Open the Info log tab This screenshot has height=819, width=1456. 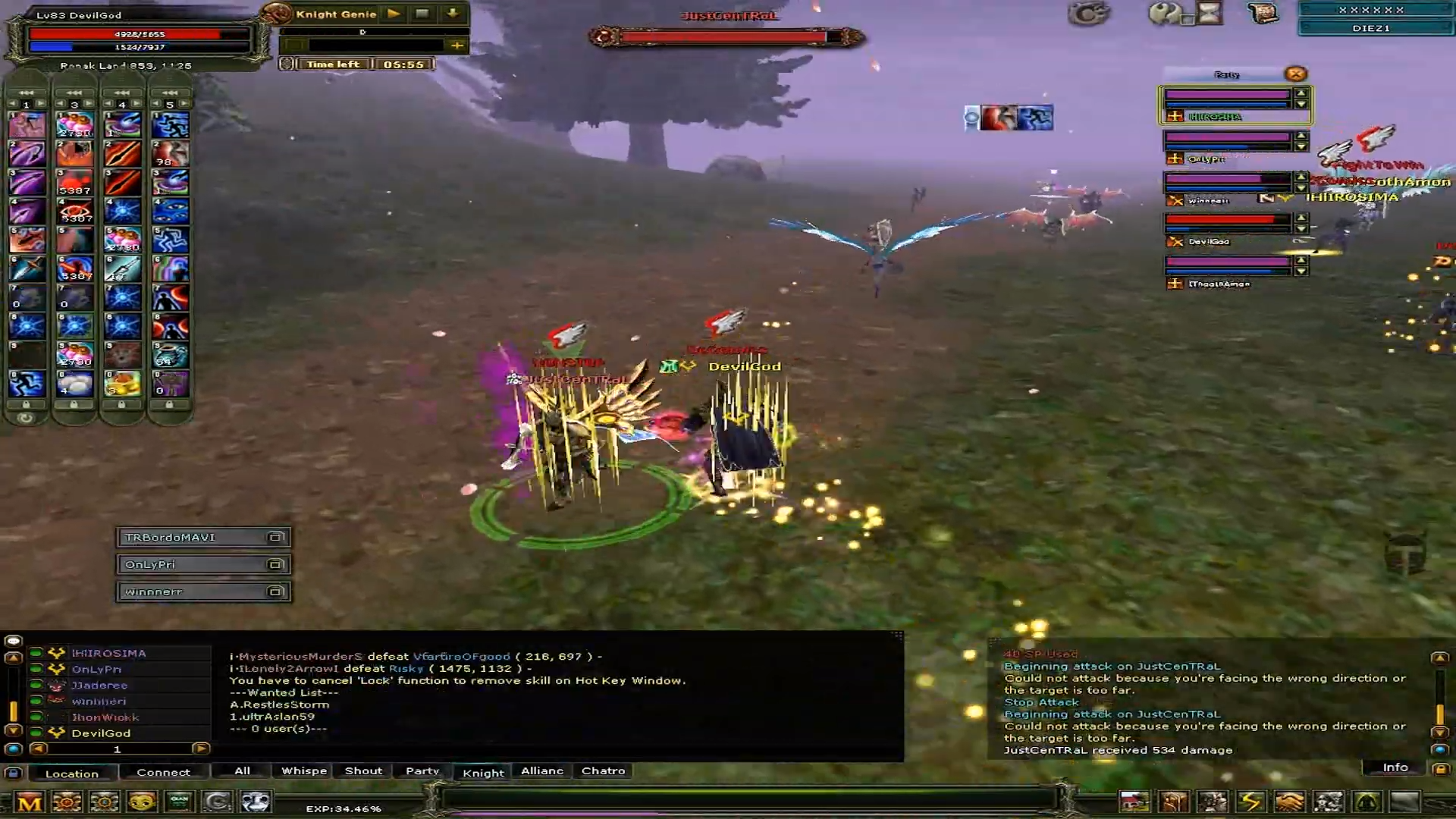point(1395,767)
